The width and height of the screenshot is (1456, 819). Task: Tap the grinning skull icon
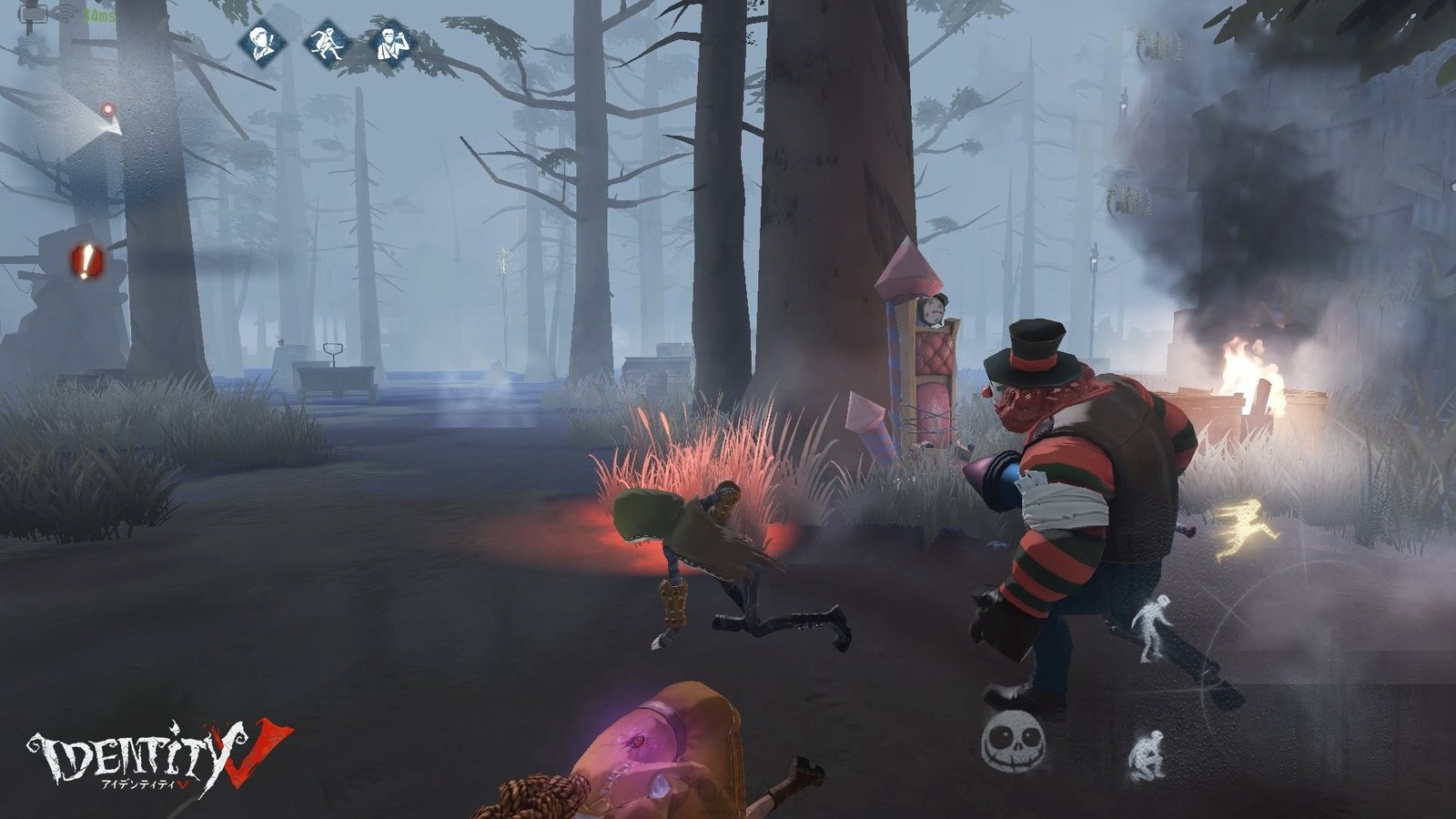coord(1012,742)
